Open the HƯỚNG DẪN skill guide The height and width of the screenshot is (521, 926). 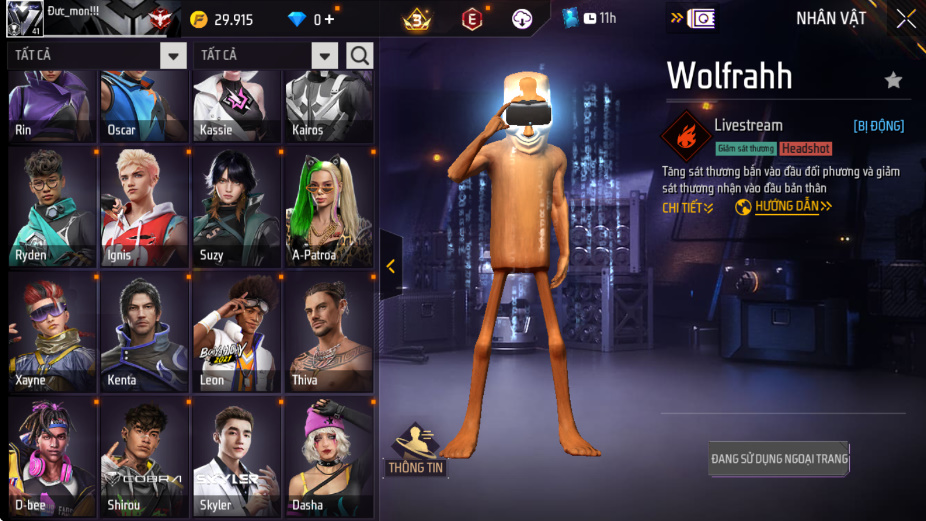click(x=786, y=207)
